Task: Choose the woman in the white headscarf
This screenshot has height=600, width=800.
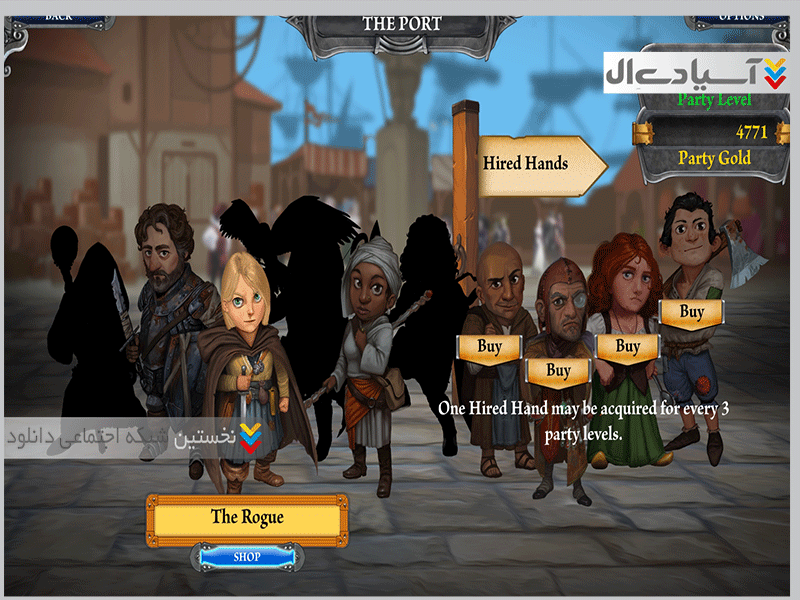Action: click(x=370, y=330)
